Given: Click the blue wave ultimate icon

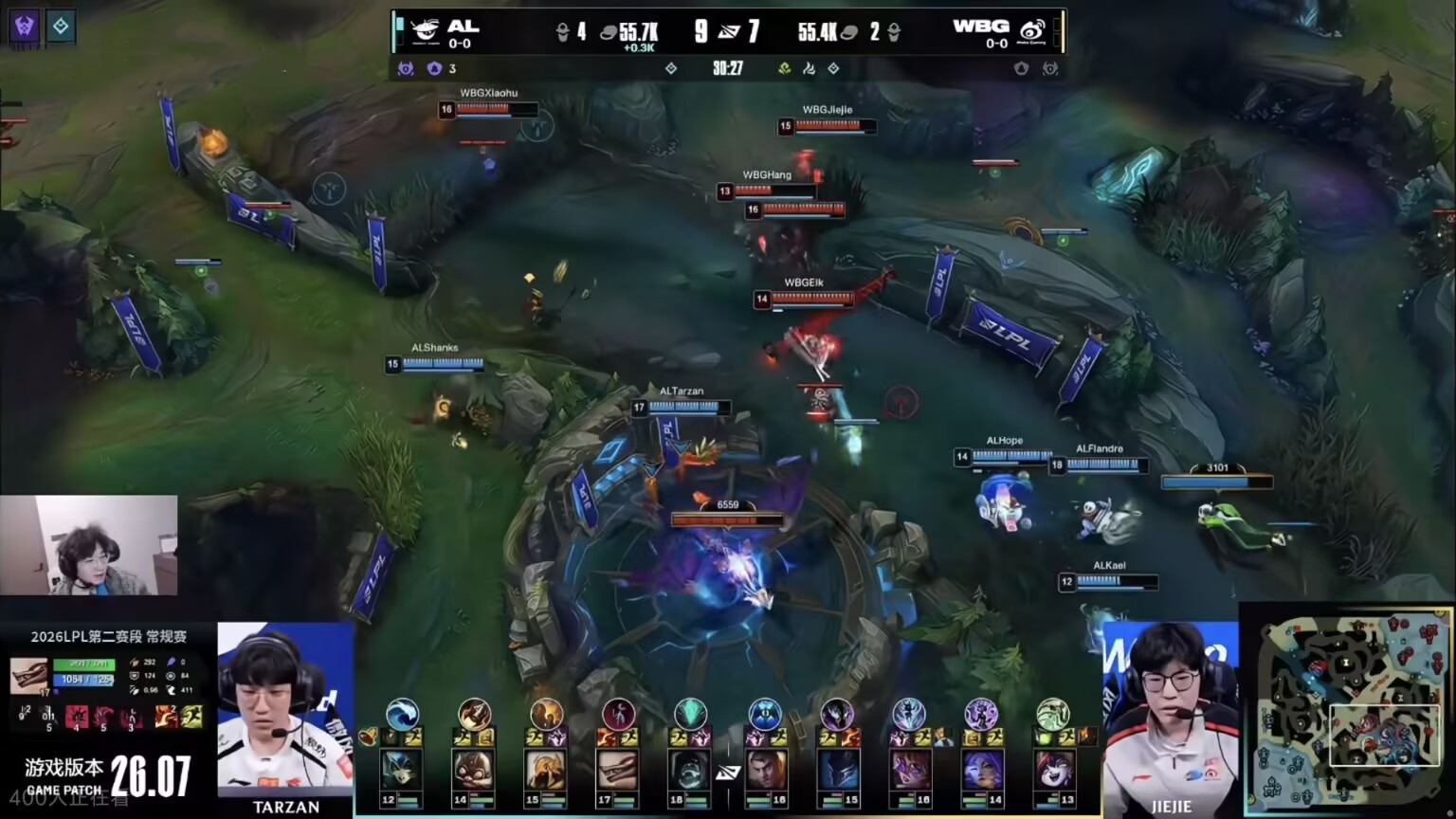Looking at the screenshot, I should tap(403, 714).
